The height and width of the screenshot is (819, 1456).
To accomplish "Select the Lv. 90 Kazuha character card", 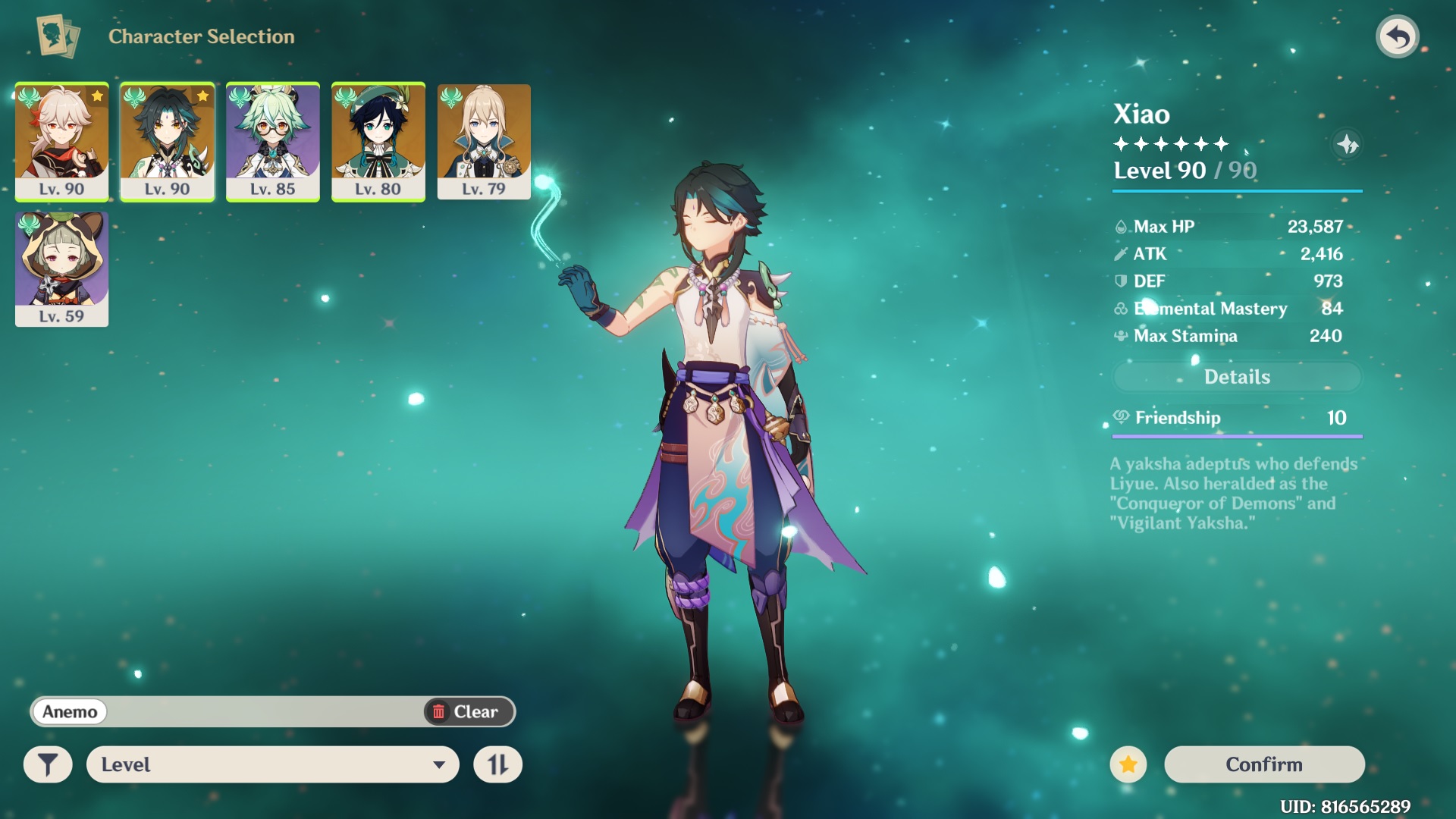I will coord(61,141).
